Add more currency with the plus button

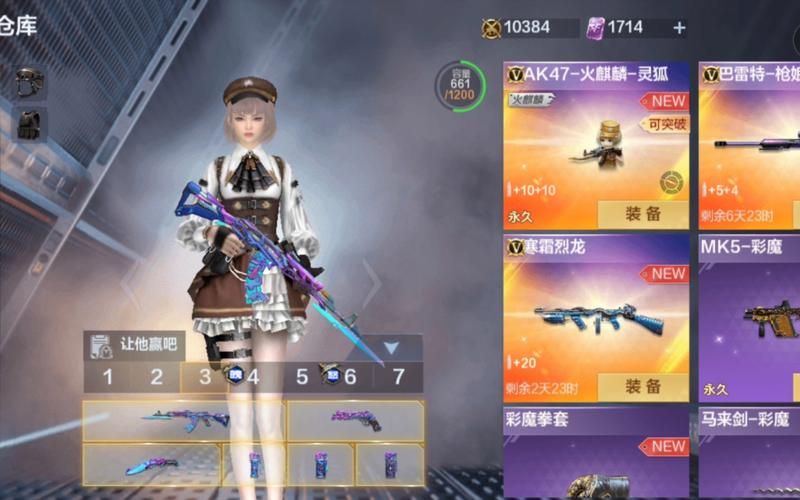tap(679, 28)
